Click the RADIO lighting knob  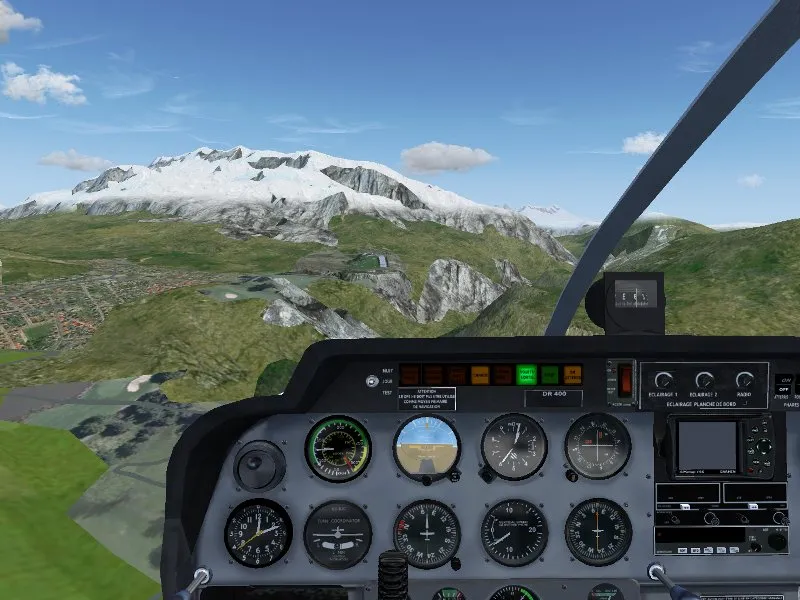point(745,380)
